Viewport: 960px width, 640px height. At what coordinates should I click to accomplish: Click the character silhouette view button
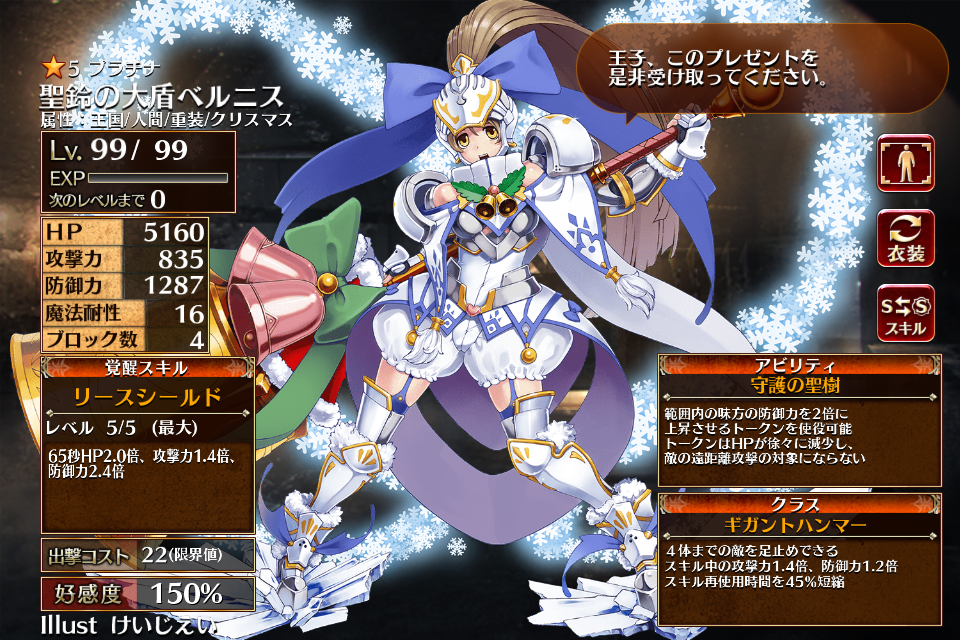tap(906, 163)
